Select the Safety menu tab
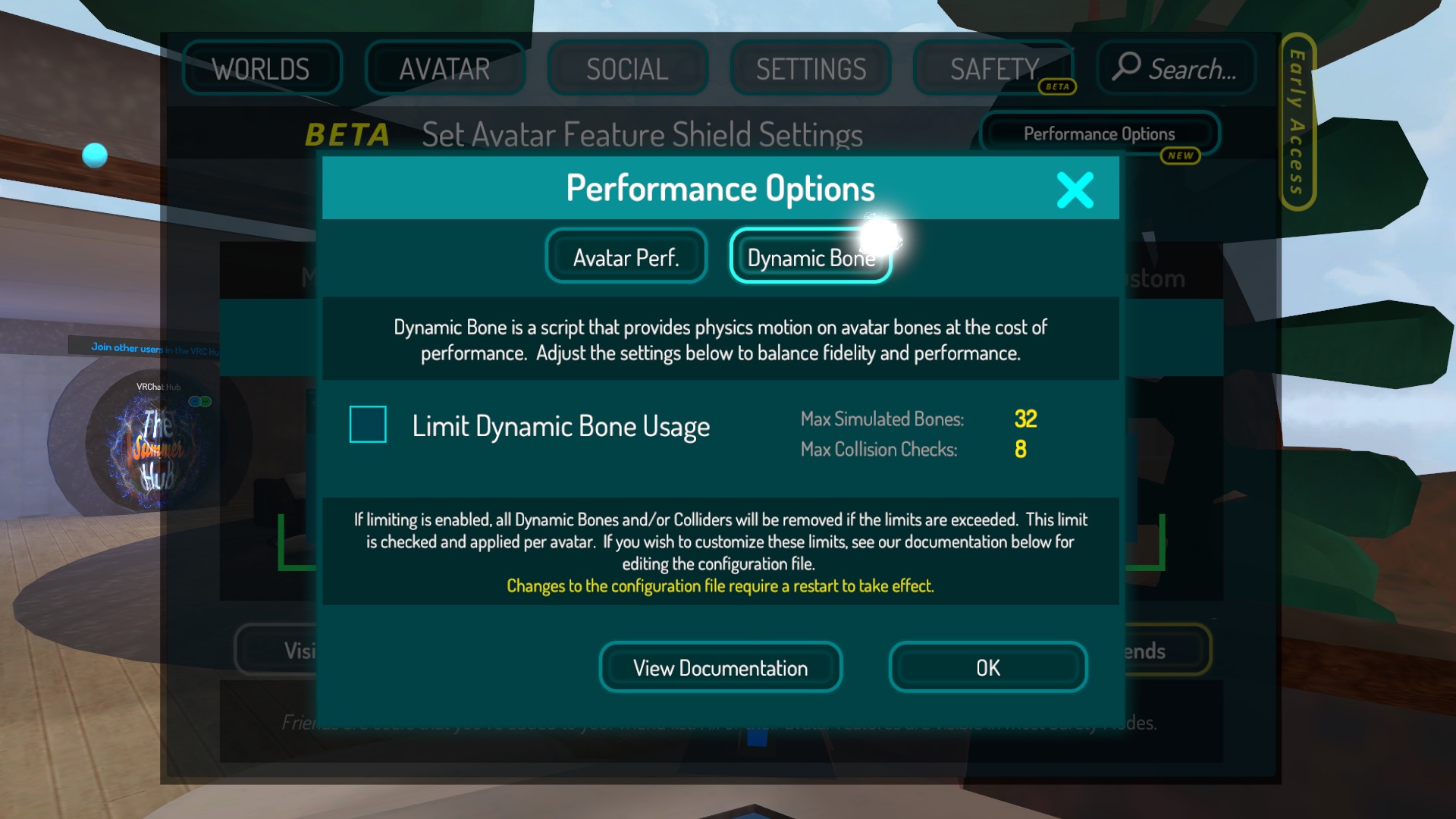The width and height of the screenshot is (1456, 819). coord(993,69)
